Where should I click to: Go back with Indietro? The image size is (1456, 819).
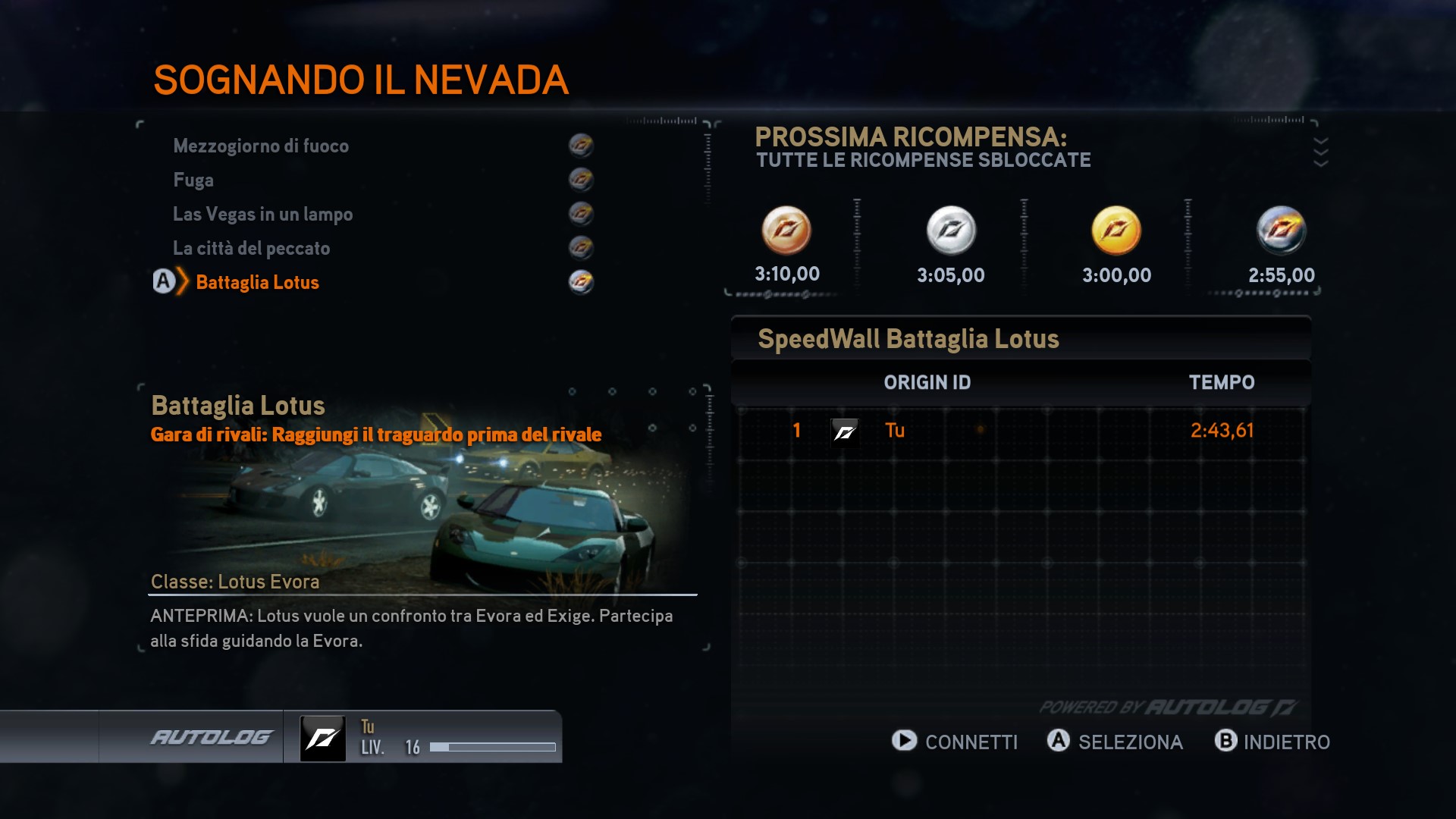pos(1272,742)
